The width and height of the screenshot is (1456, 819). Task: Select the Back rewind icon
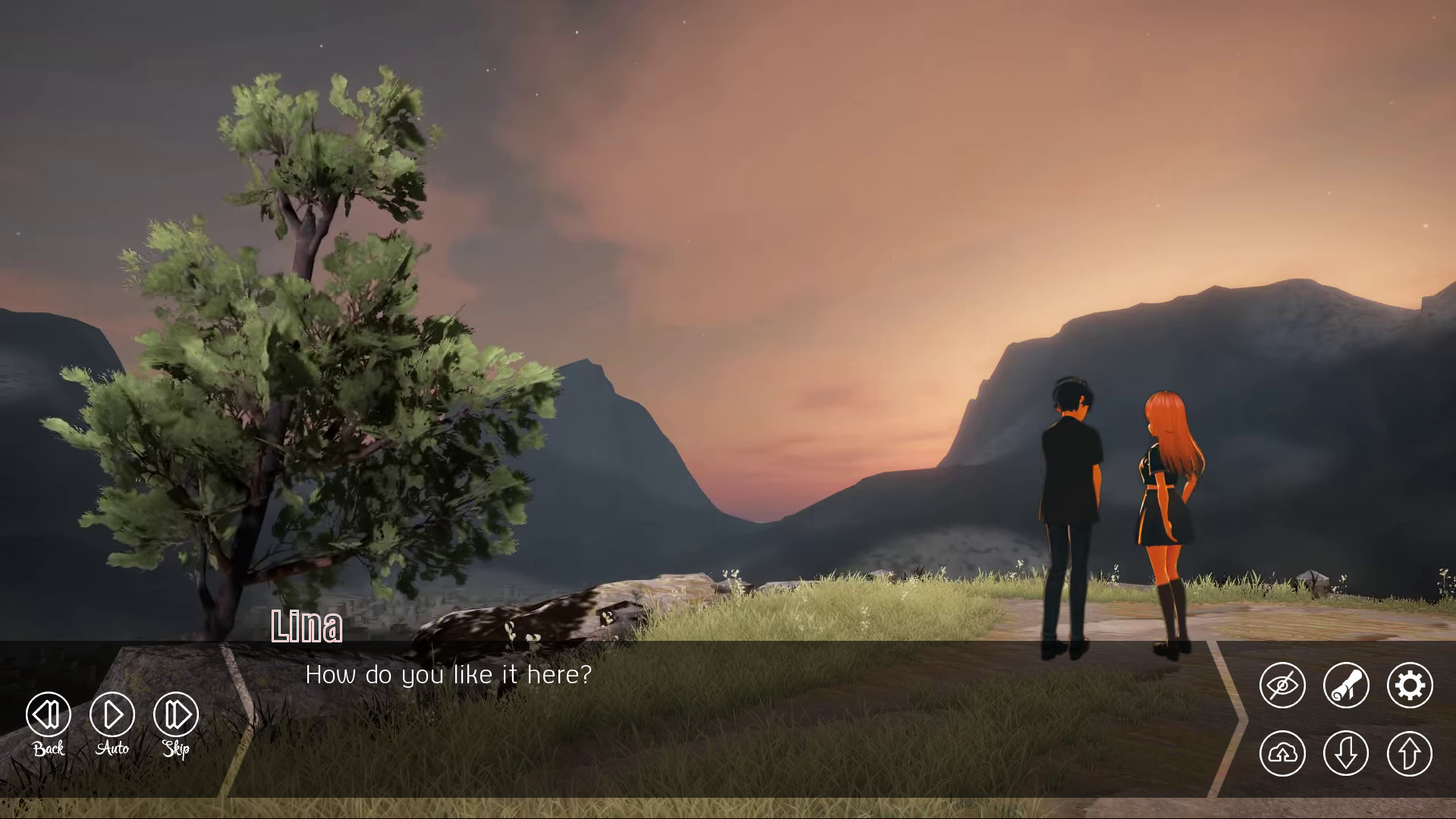tap(47, 714)
